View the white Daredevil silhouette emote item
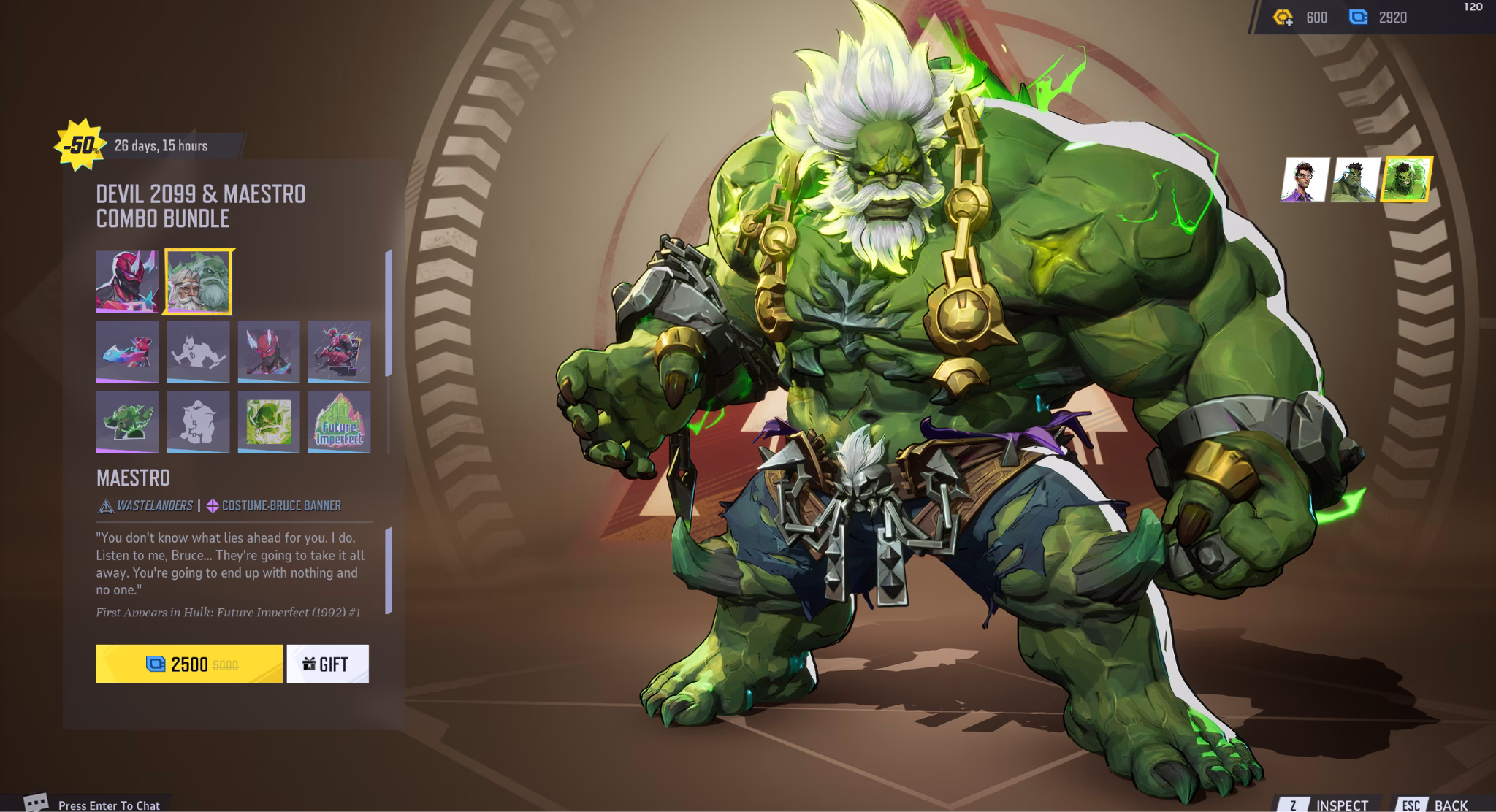Viewport: 1496px width, 812px height. [x=198, y=351]
